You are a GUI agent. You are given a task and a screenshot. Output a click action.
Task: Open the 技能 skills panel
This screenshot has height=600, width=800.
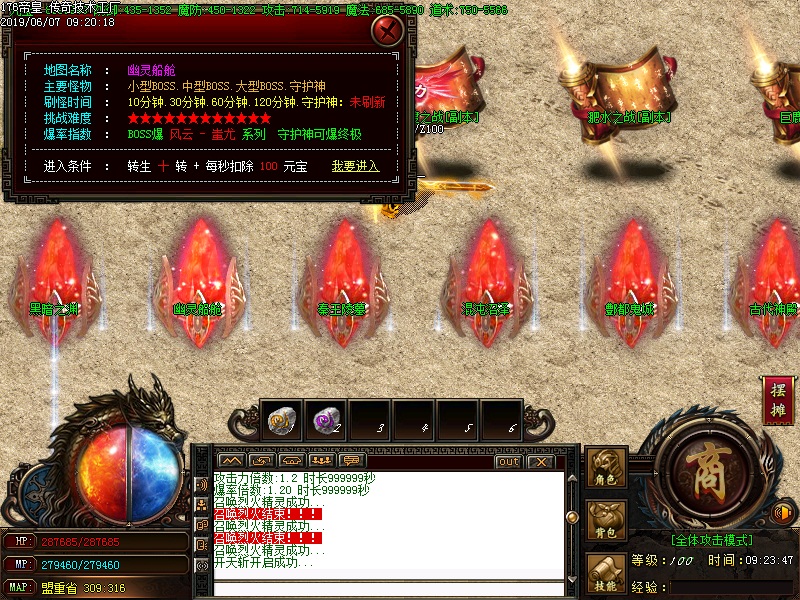tap(606, 576)
